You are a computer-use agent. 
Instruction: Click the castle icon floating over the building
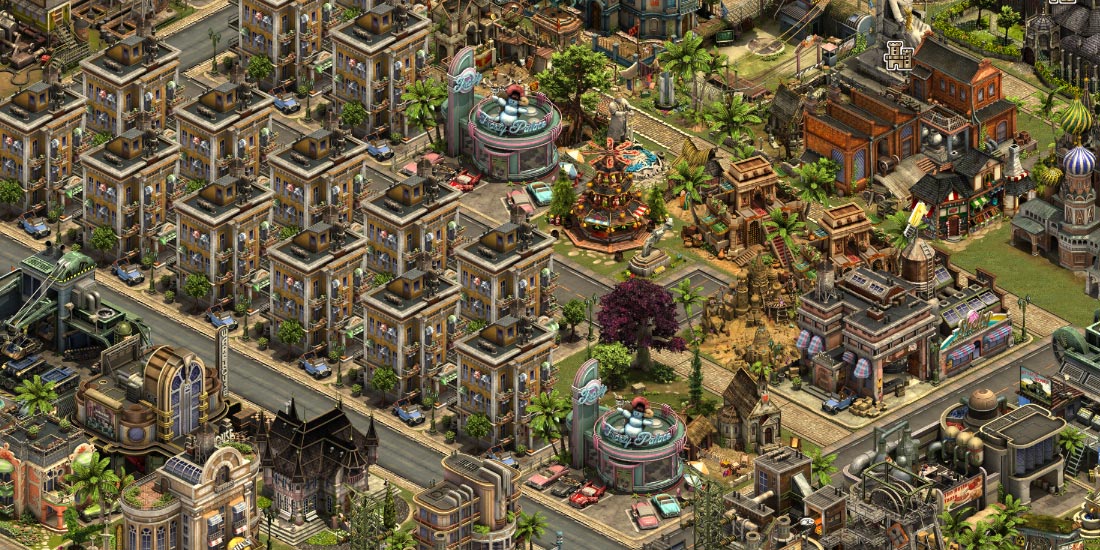898,56
